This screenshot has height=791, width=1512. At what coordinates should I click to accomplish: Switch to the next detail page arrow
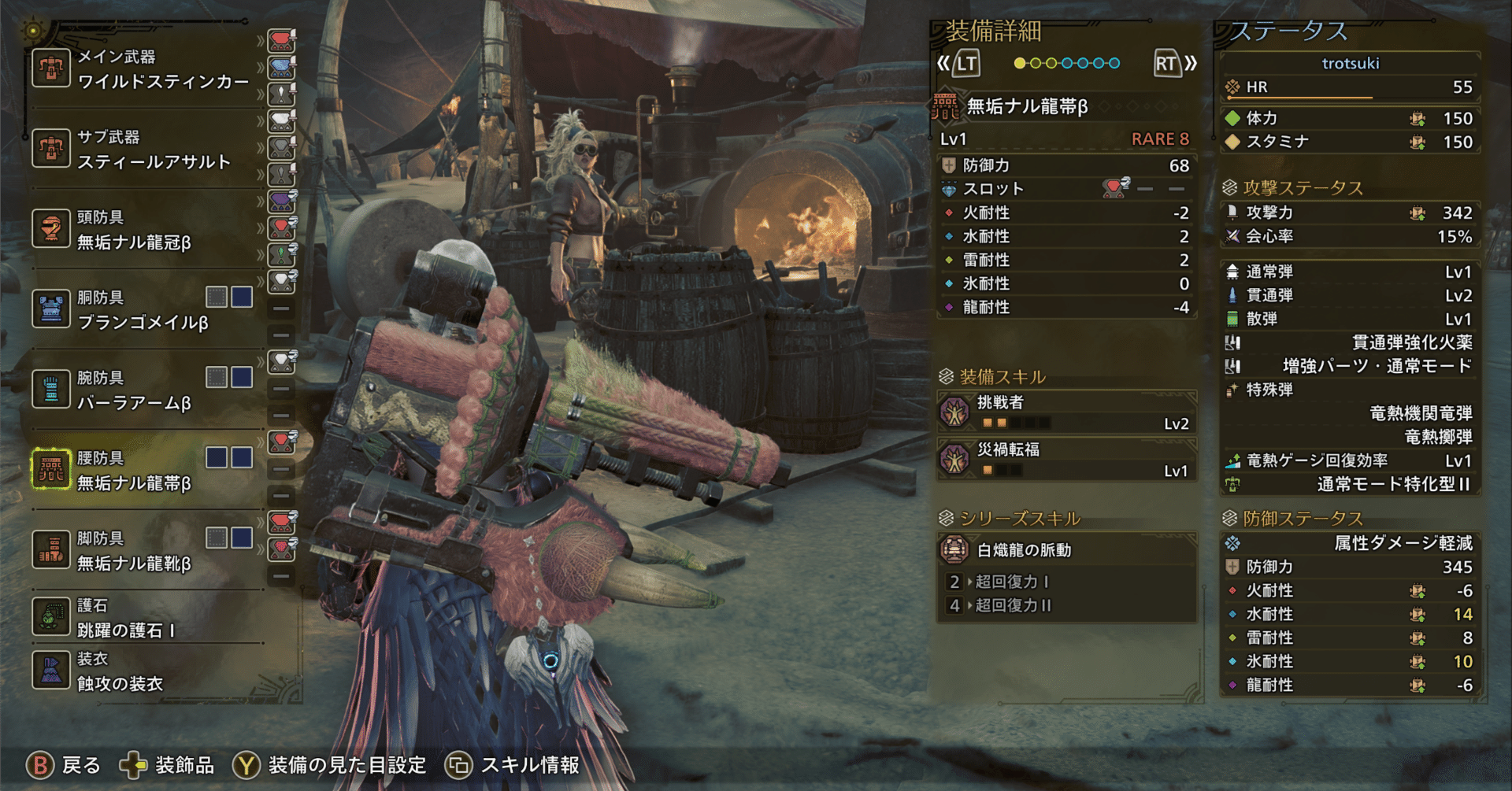1175,64
